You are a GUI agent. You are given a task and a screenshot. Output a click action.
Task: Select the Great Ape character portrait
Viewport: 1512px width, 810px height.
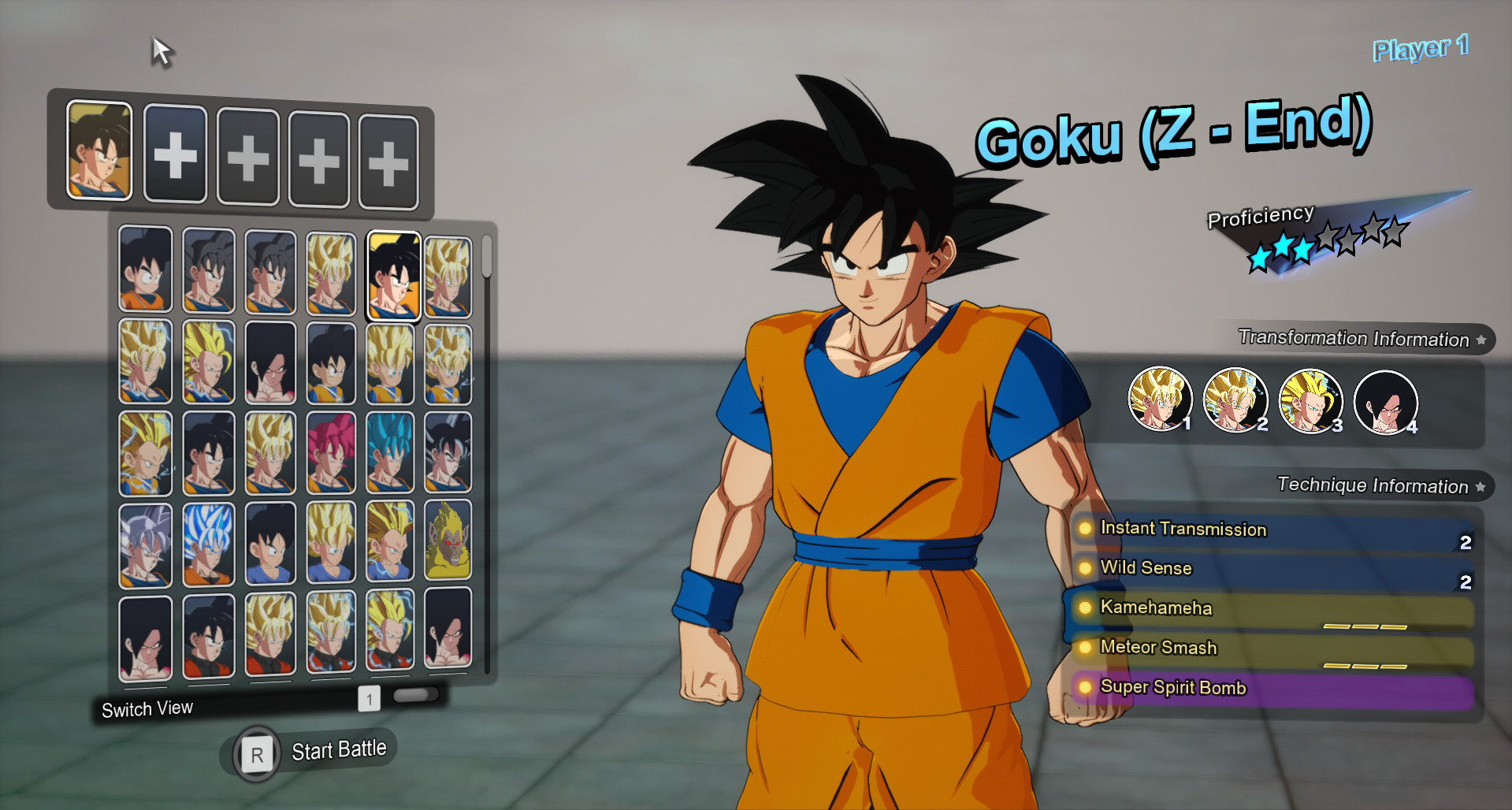click(x=448, y=541)
